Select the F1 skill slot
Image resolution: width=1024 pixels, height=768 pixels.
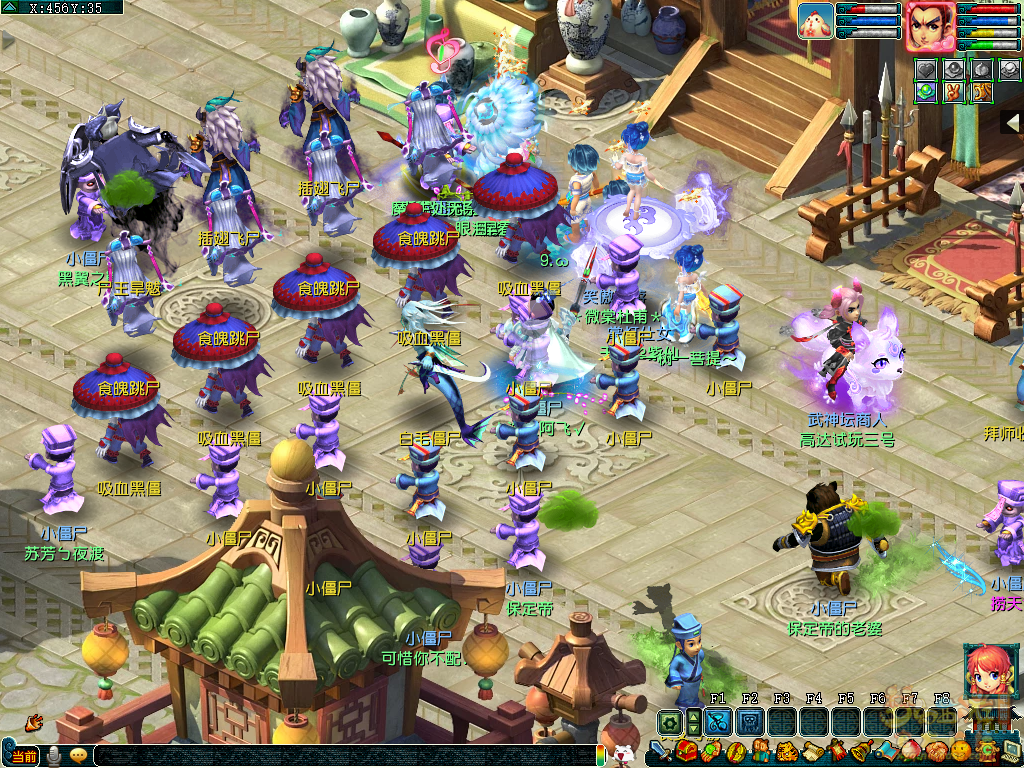pos(717,722)
